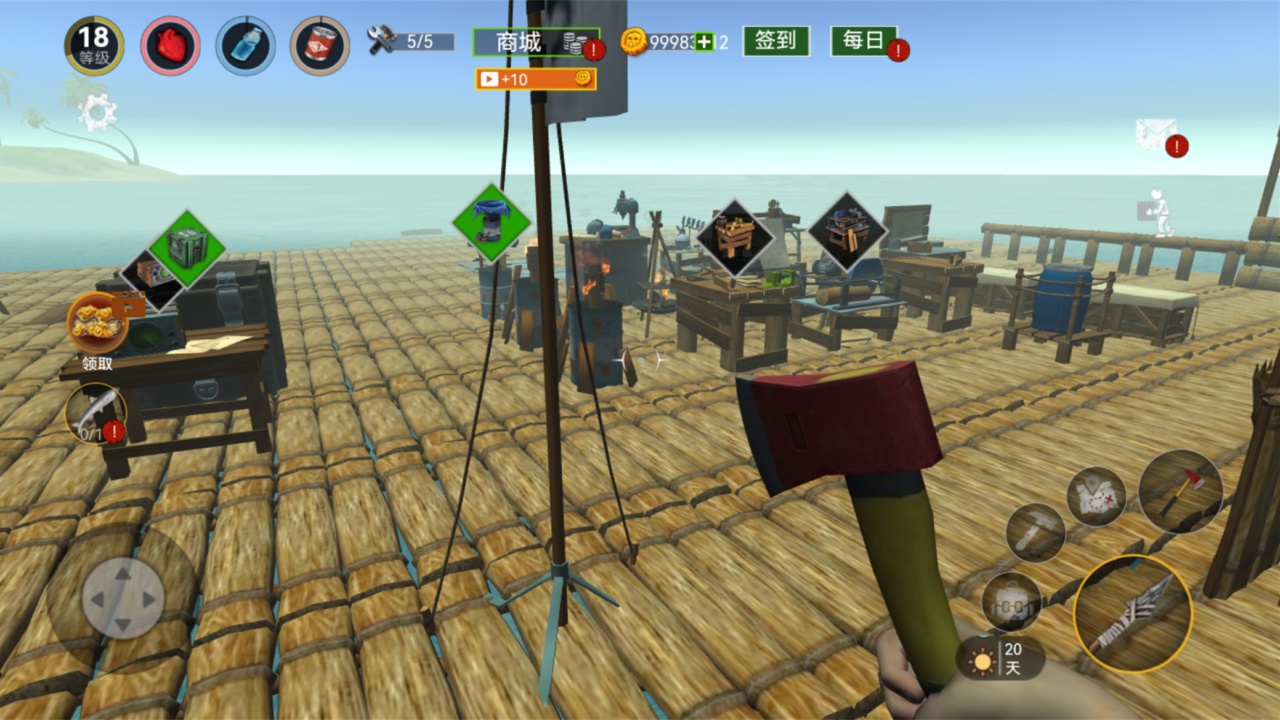Tap the courier delivery figure icon
This screenshot has height=720, width=1280.
click(x=1156, y=211)
